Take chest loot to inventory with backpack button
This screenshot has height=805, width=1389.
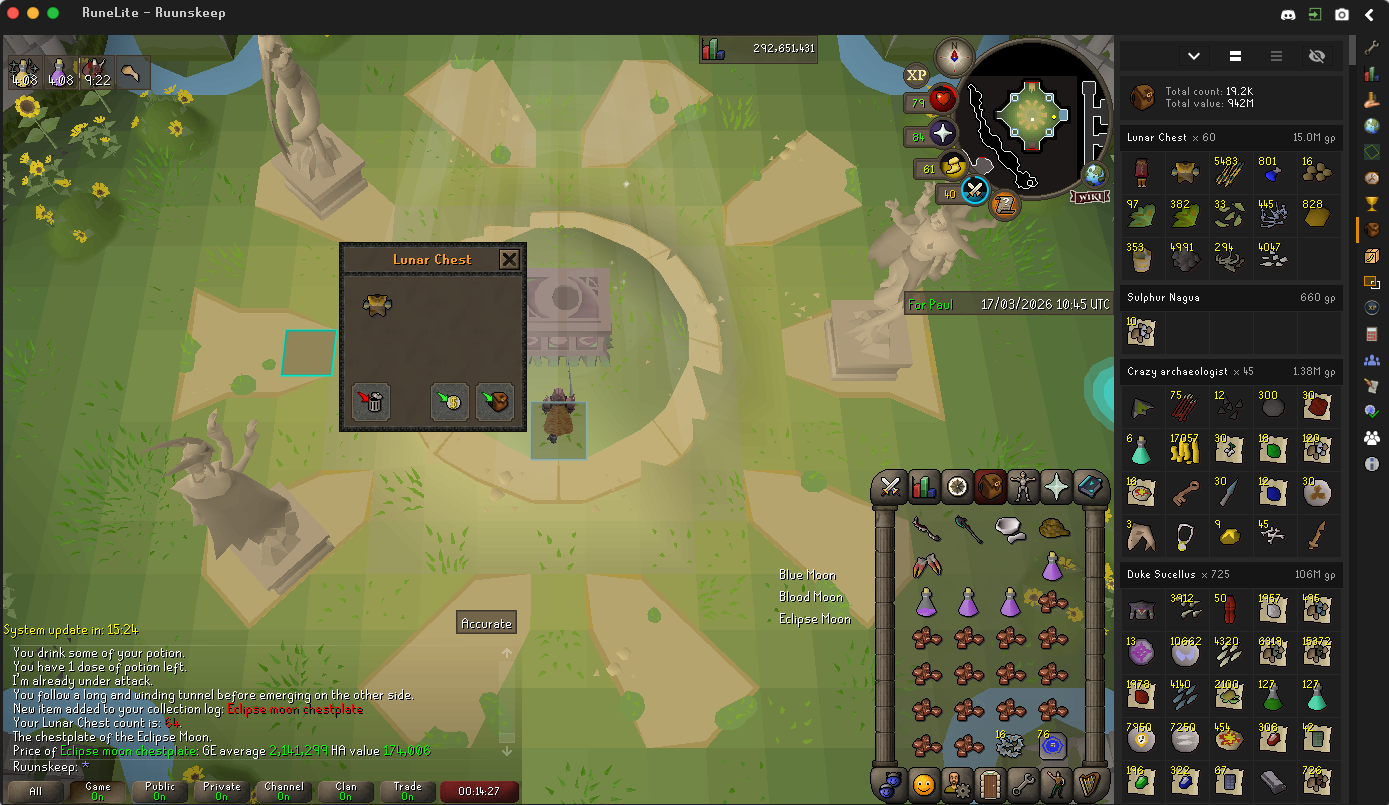pyautogui.click(x=495, y=401)
